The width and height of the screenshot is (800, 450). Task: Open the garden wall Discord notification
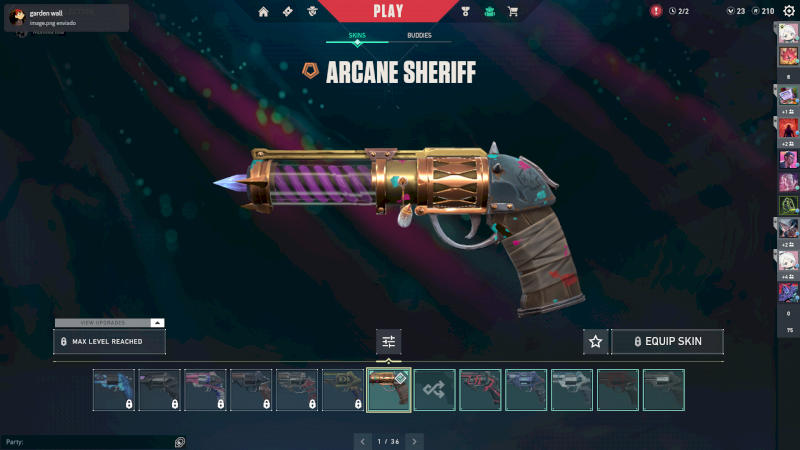pyautogui.click(x=66, y=17)
